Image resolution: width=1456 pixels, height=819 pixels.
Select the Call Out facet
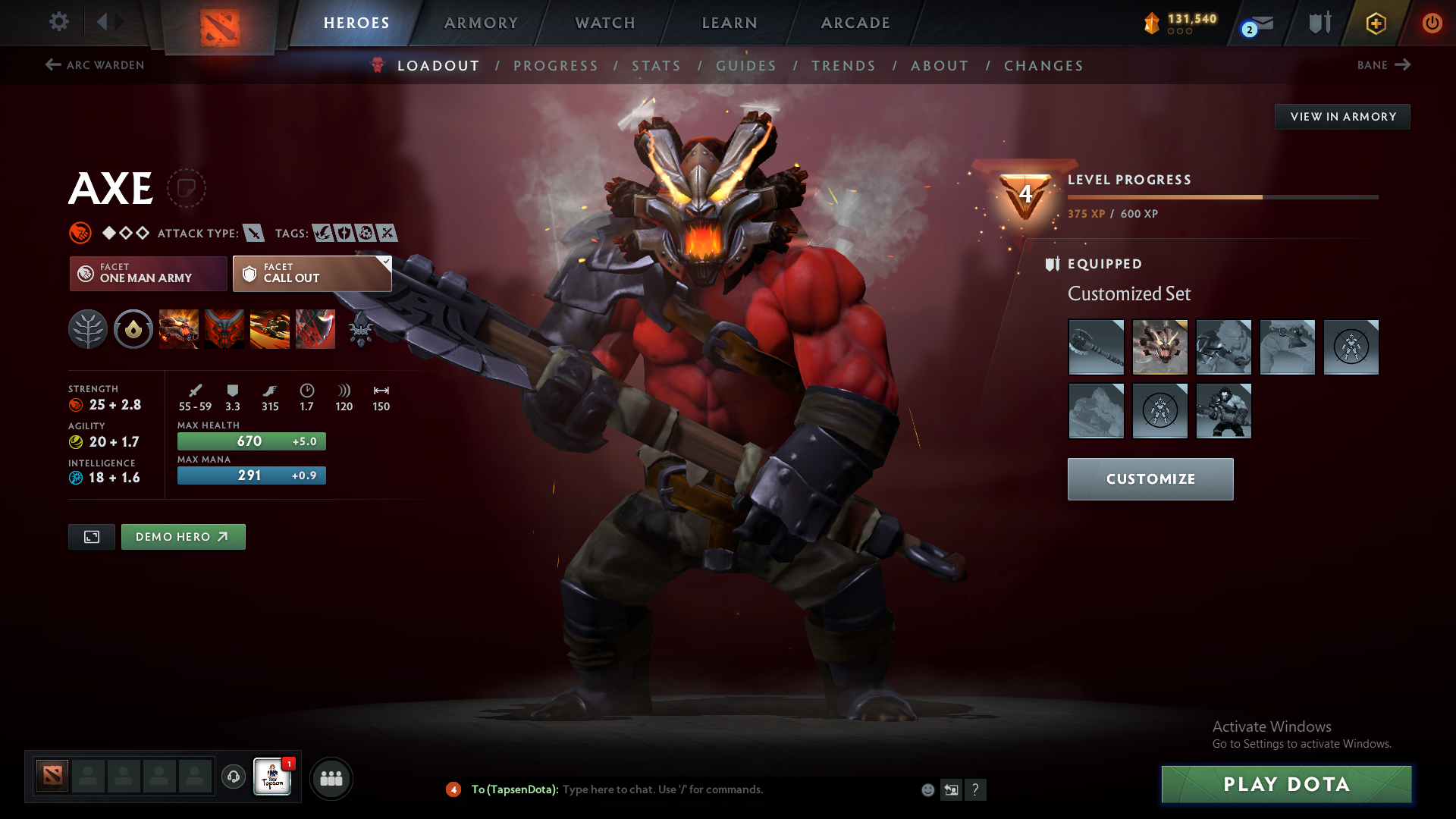(x=311, y=273)
